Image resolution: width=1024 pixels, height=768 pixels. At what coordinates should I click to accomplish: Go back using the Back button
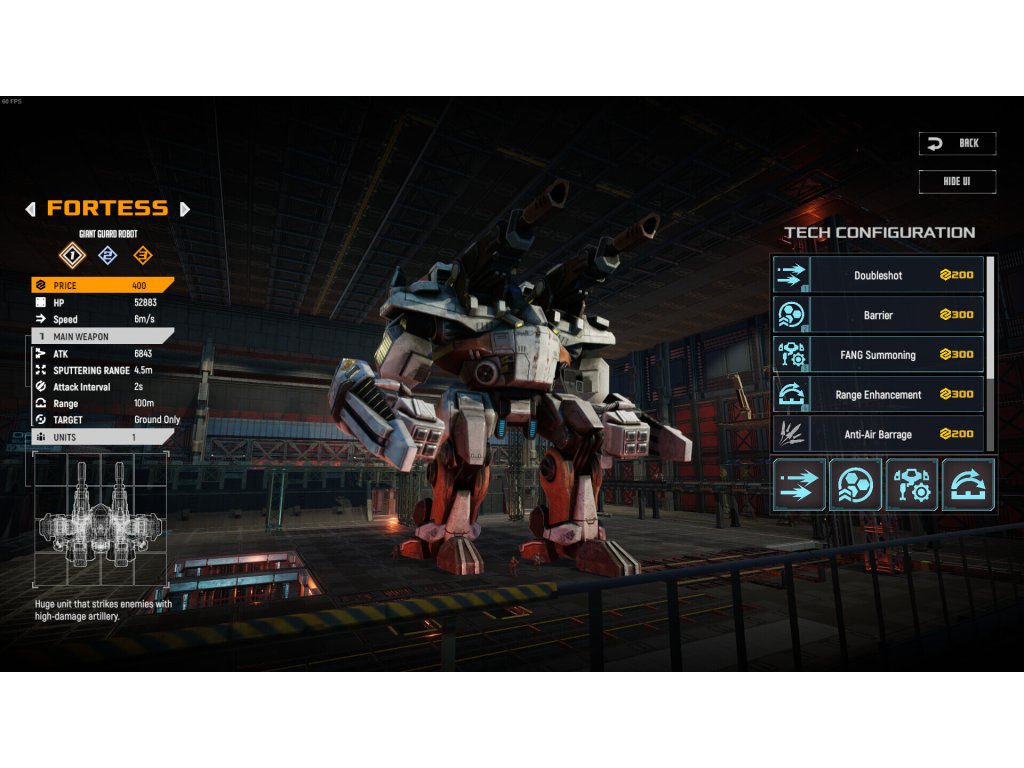click(x=957, y=144)
